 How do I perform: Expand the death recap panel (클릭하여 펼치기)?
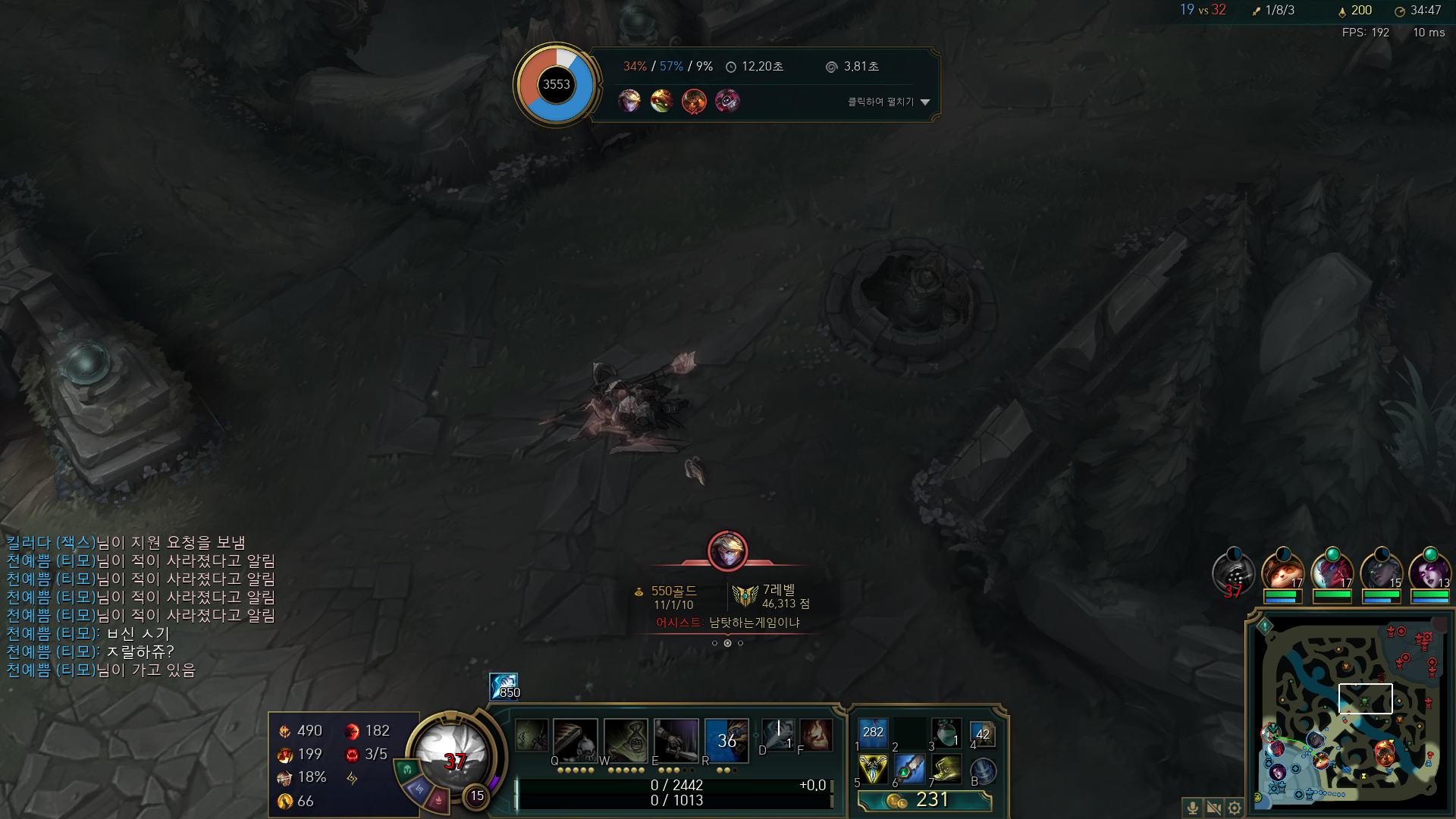click(888, 102)
